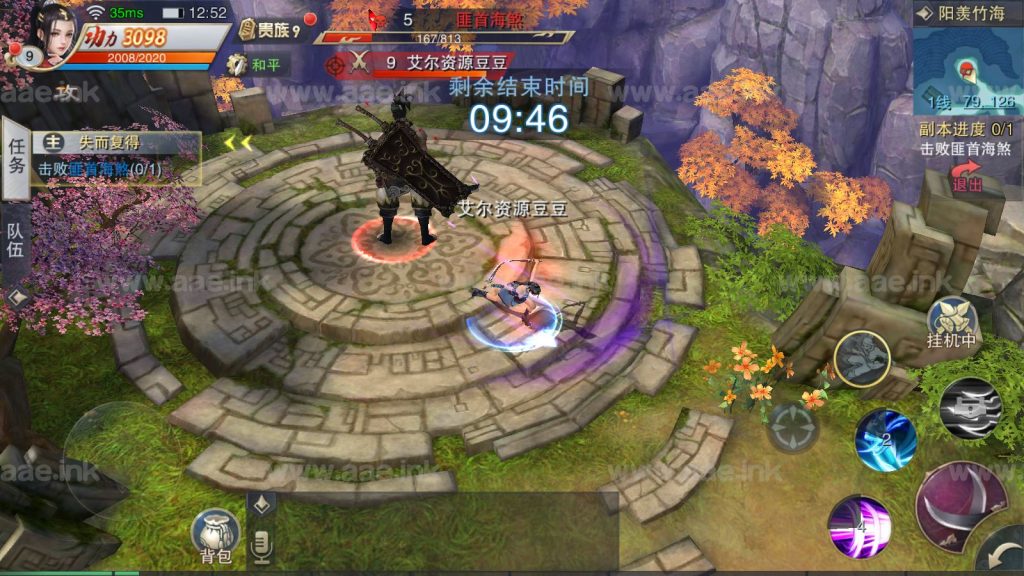1024x576 pixels.
Task: Tap the target lock crosshair button
Action: (x=793, y=428)
